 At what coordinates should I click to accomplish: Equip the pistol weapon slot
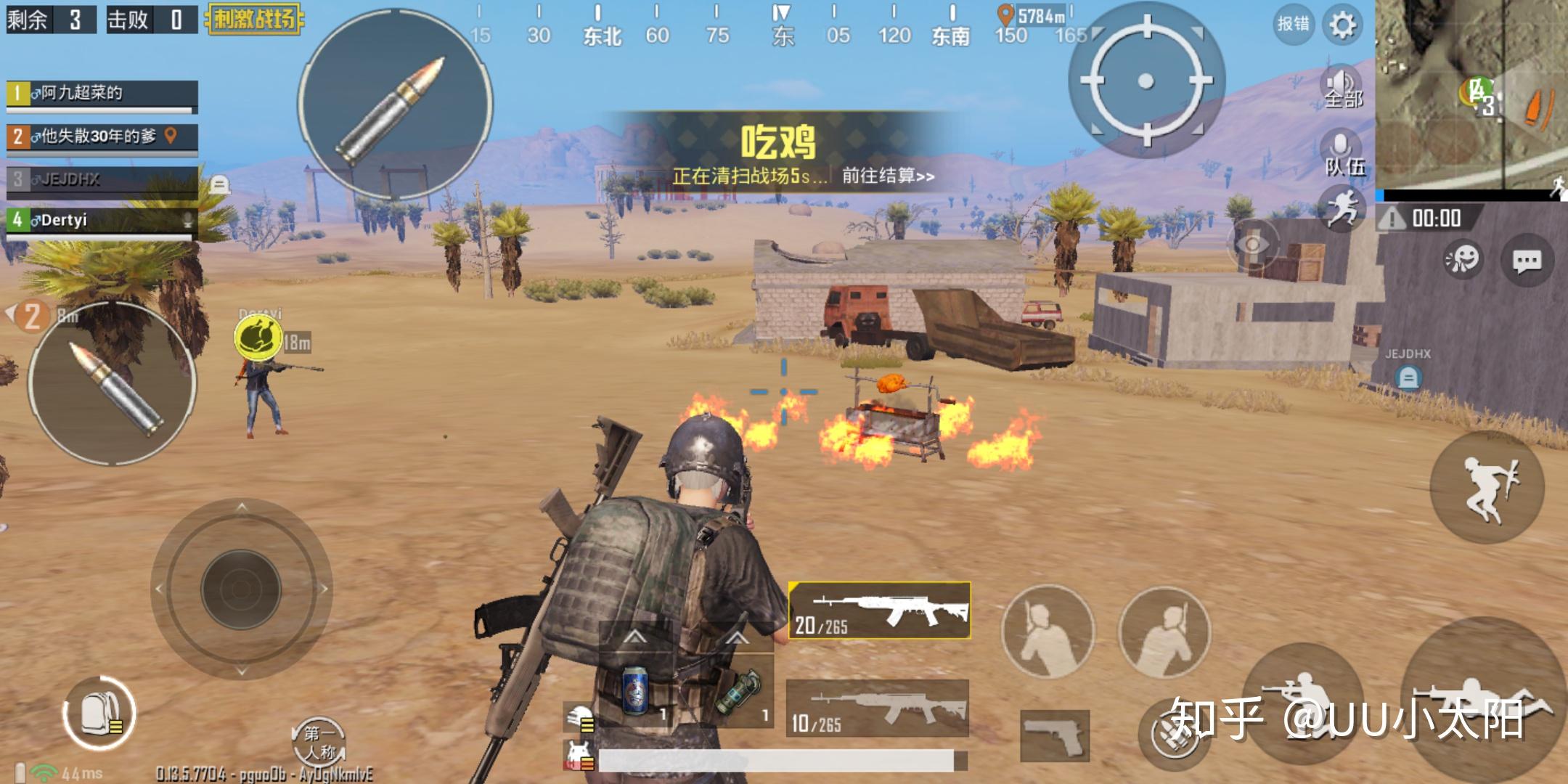point(1054,735)
